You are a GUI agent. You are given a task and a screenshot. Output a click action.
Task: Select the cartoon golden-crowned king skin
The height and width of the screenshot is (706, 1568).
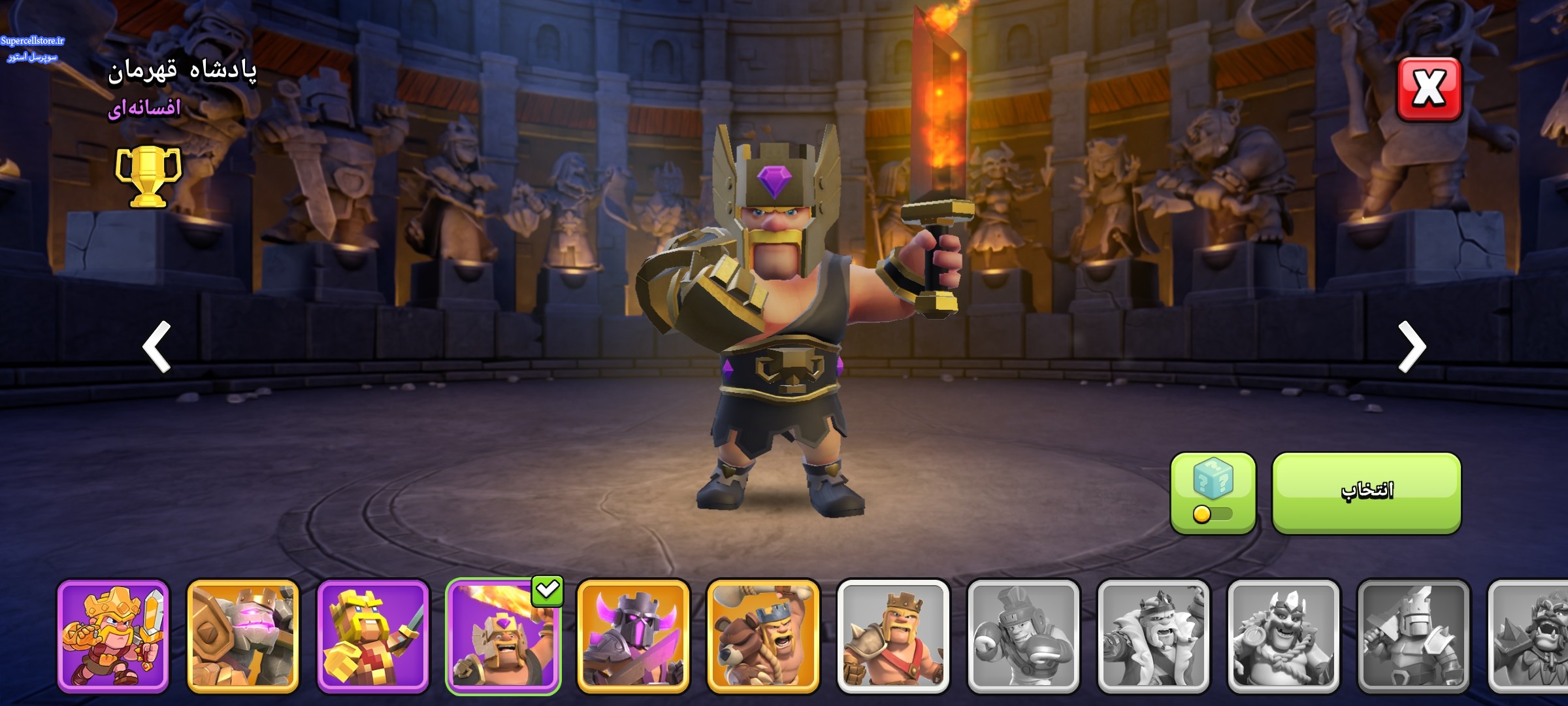pos(113,636)
